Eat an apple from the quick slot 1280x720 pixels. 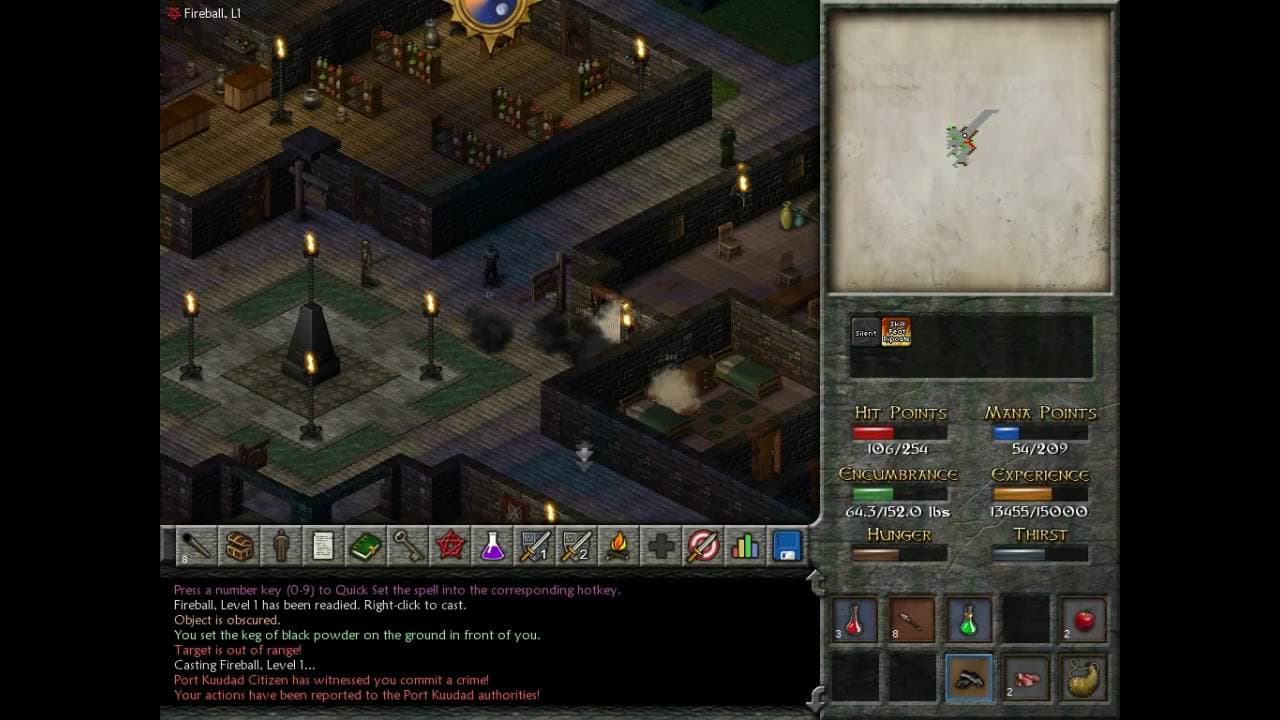click(x=1083, y=620)
